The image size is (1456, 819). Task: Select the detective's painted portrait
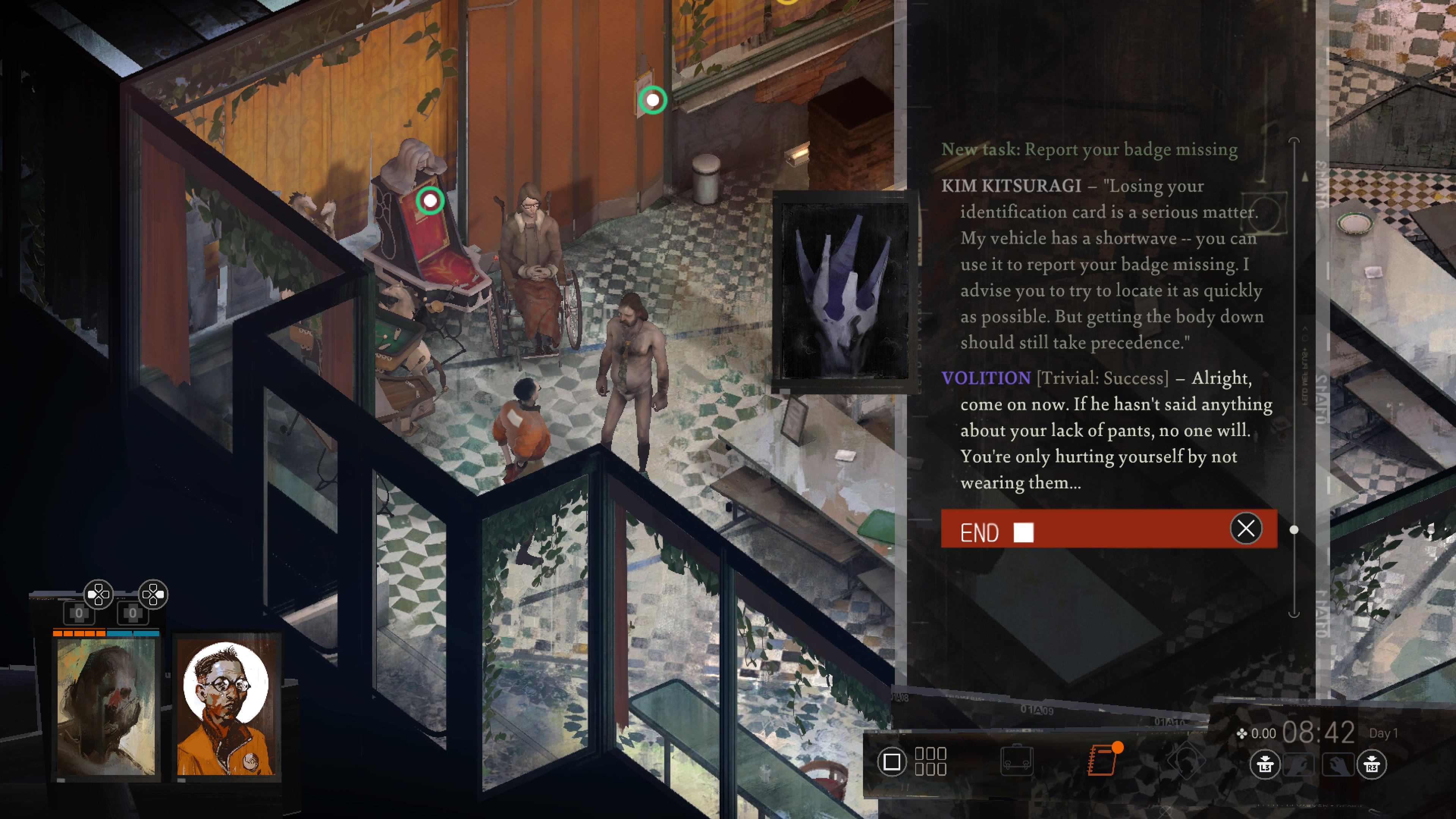click(106, 706)
